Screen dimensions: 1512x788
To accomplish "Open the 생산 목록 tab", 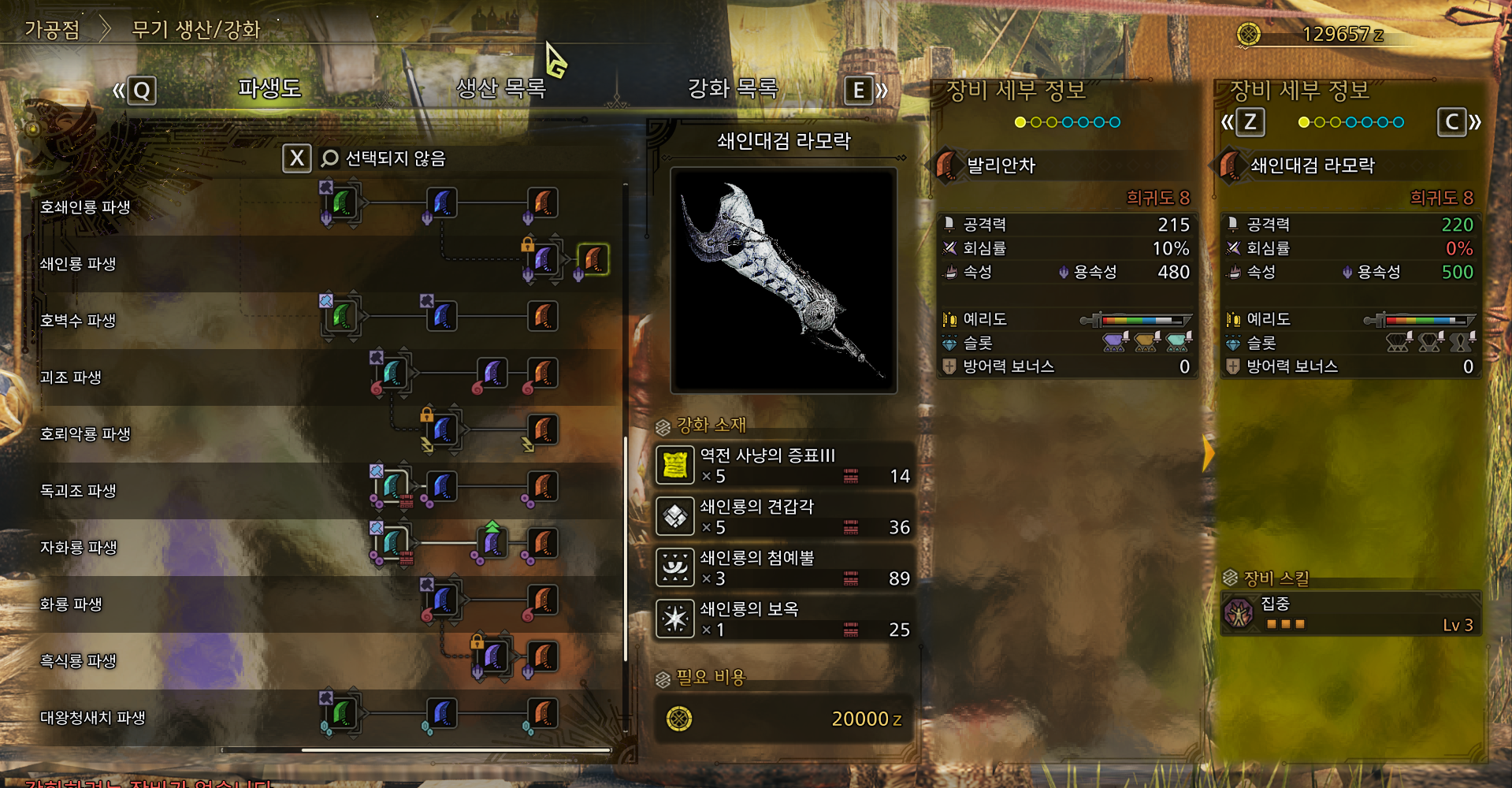I will tap(501, 88).
